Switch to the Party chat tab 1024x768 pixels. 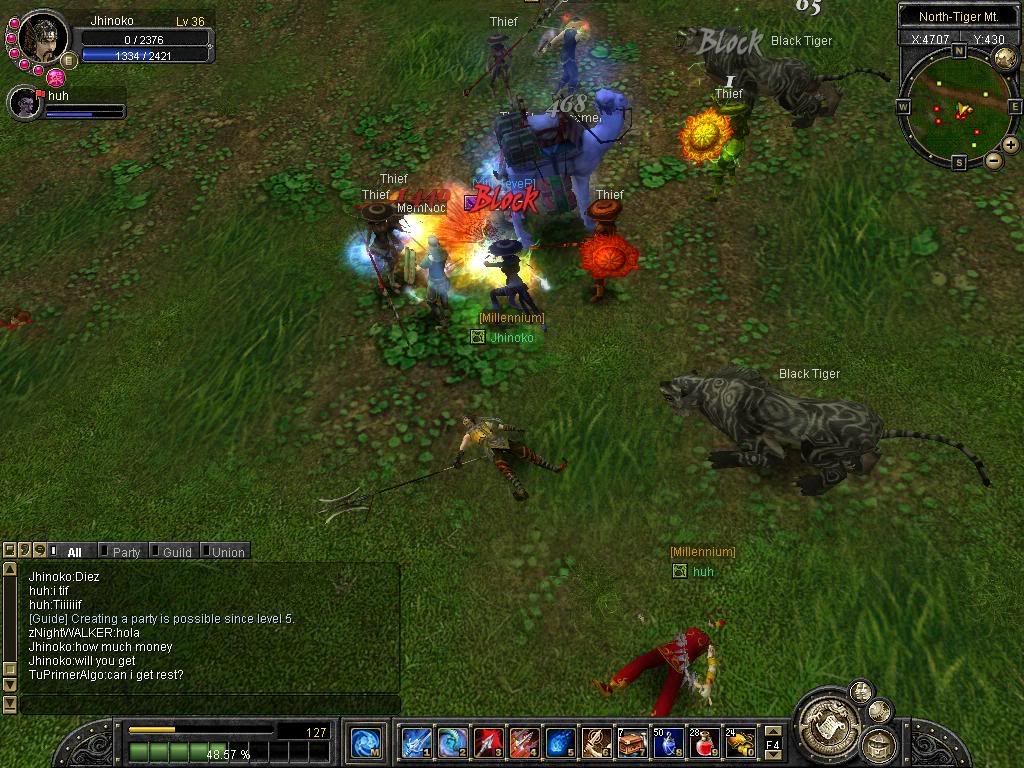(x=125, y=552)
